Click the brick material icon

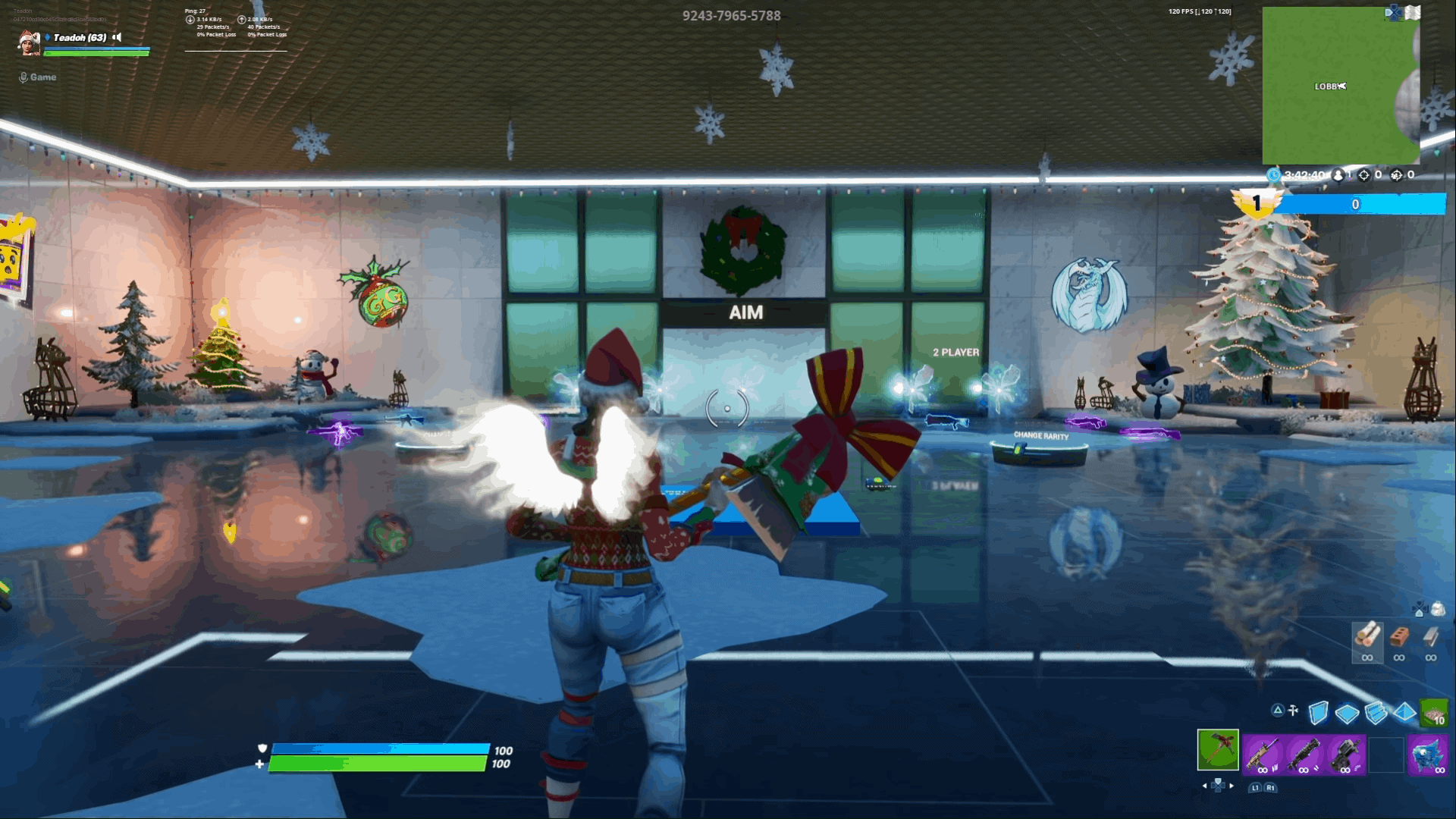click(1398, 636)
